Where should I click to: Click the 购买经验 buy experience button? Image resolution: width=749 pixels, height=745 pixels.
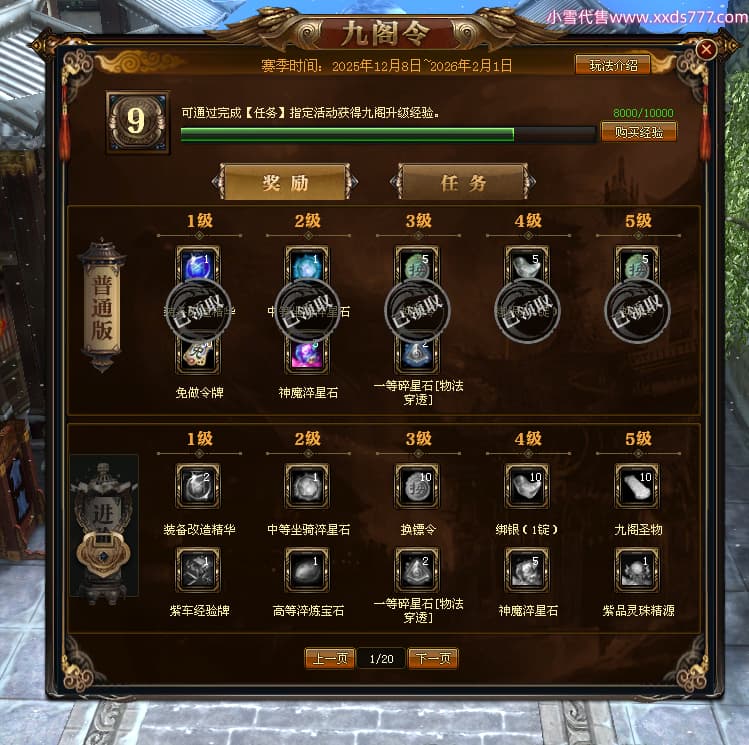pyautogui.click(x=638, y=132)
